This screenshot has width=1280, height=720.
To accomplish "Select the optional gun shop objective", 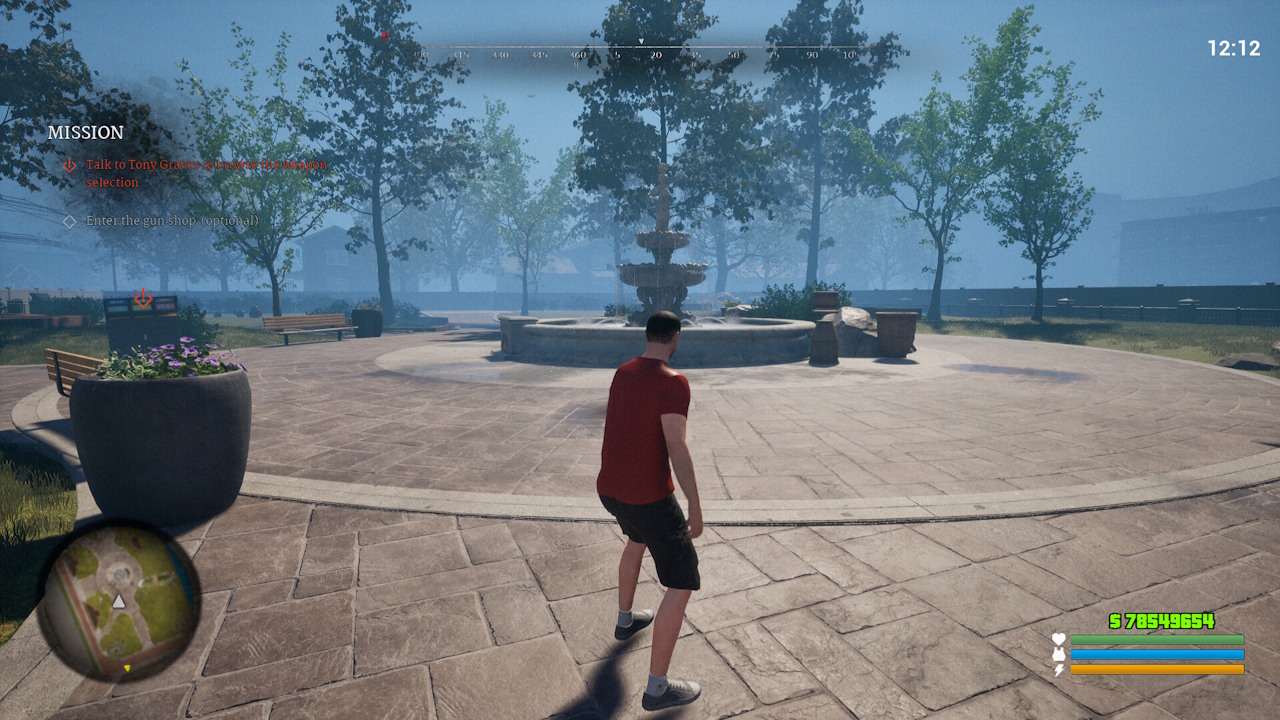I will 171,220.
